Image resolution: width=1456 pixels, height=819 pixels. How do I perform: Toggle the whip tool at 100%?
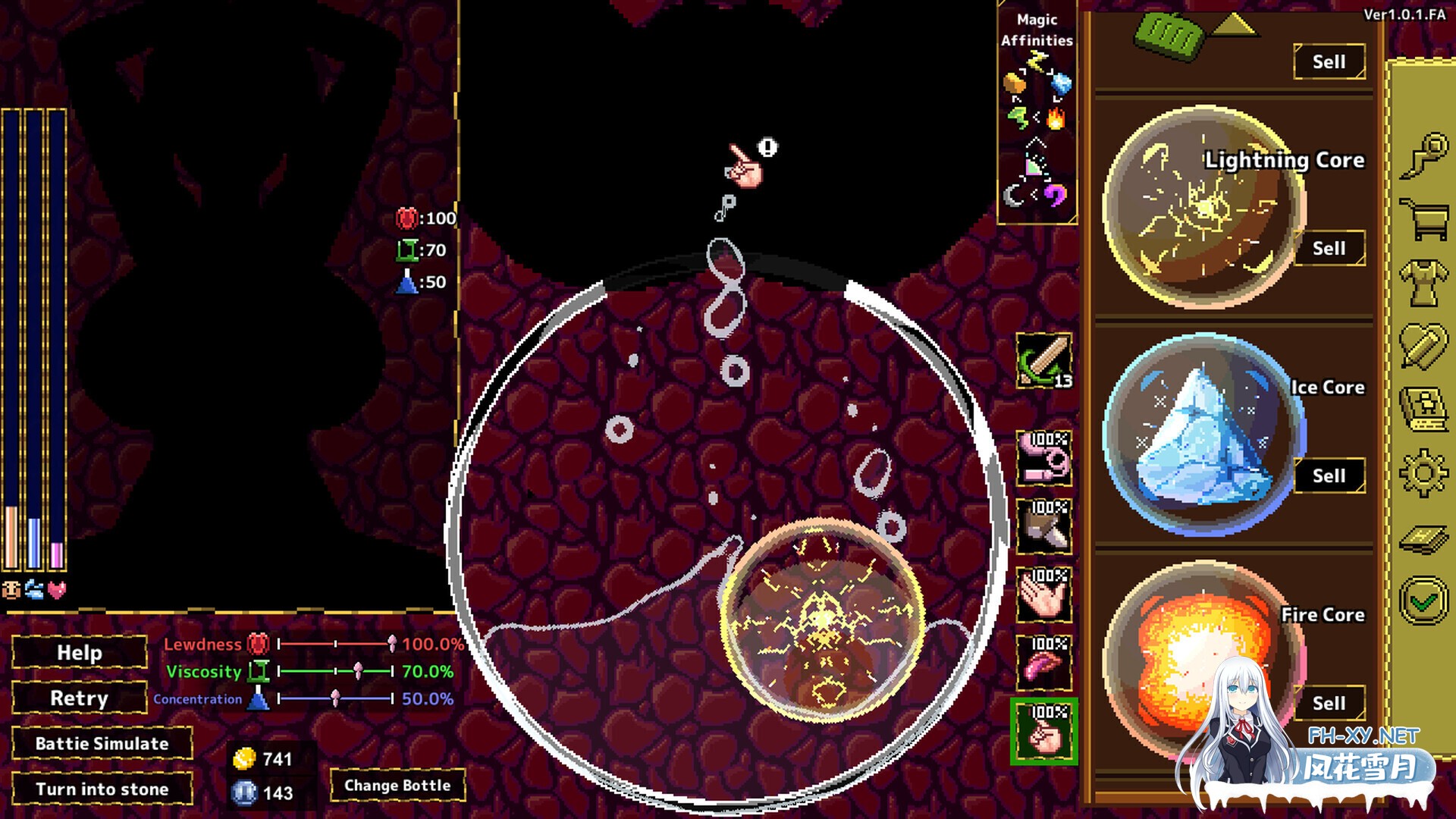coord(1045,459)
